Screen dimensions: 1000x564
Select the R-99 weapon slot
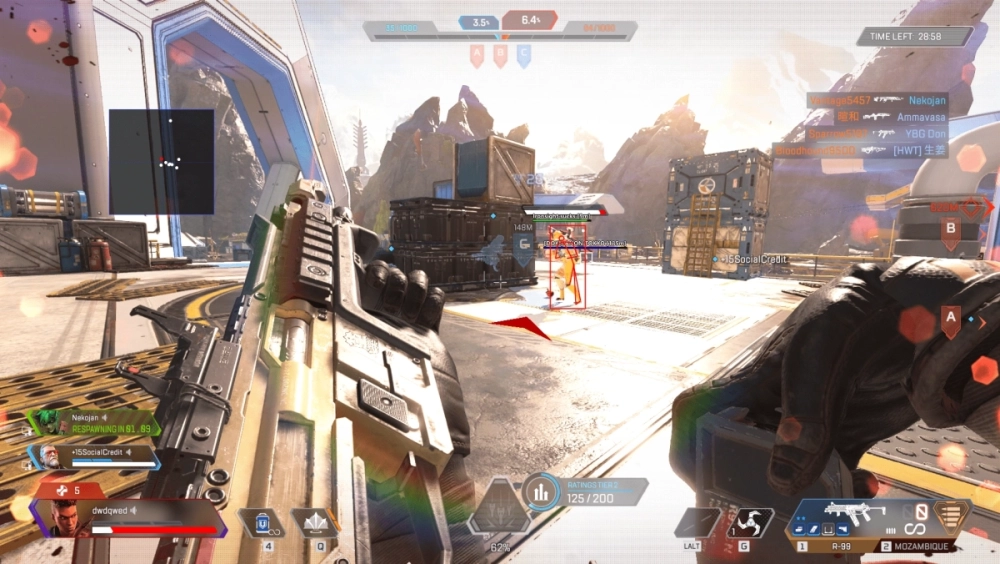tap(840, 520)
